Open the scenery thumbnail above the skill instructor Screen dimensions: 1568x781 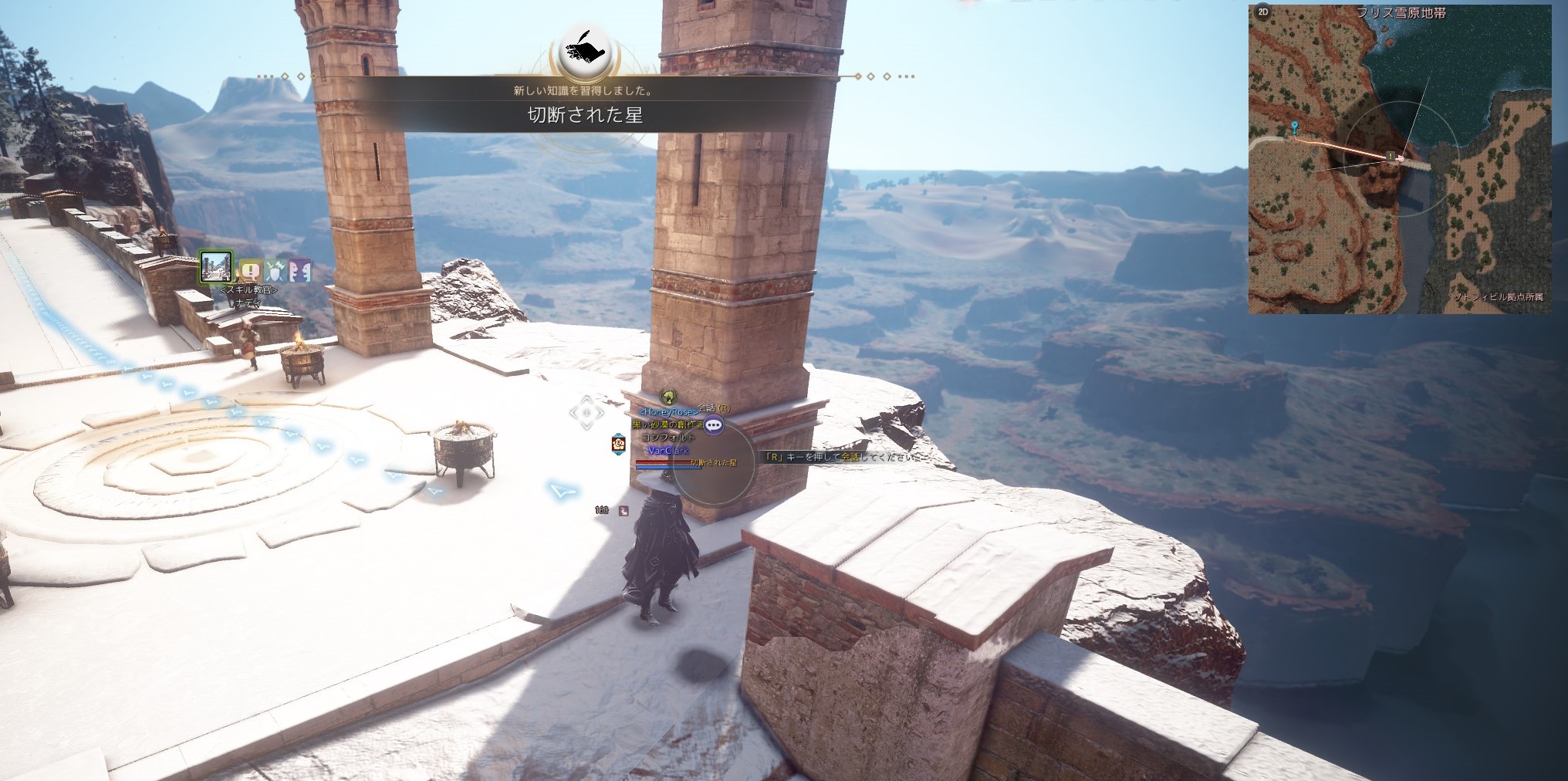click(216, 268)
